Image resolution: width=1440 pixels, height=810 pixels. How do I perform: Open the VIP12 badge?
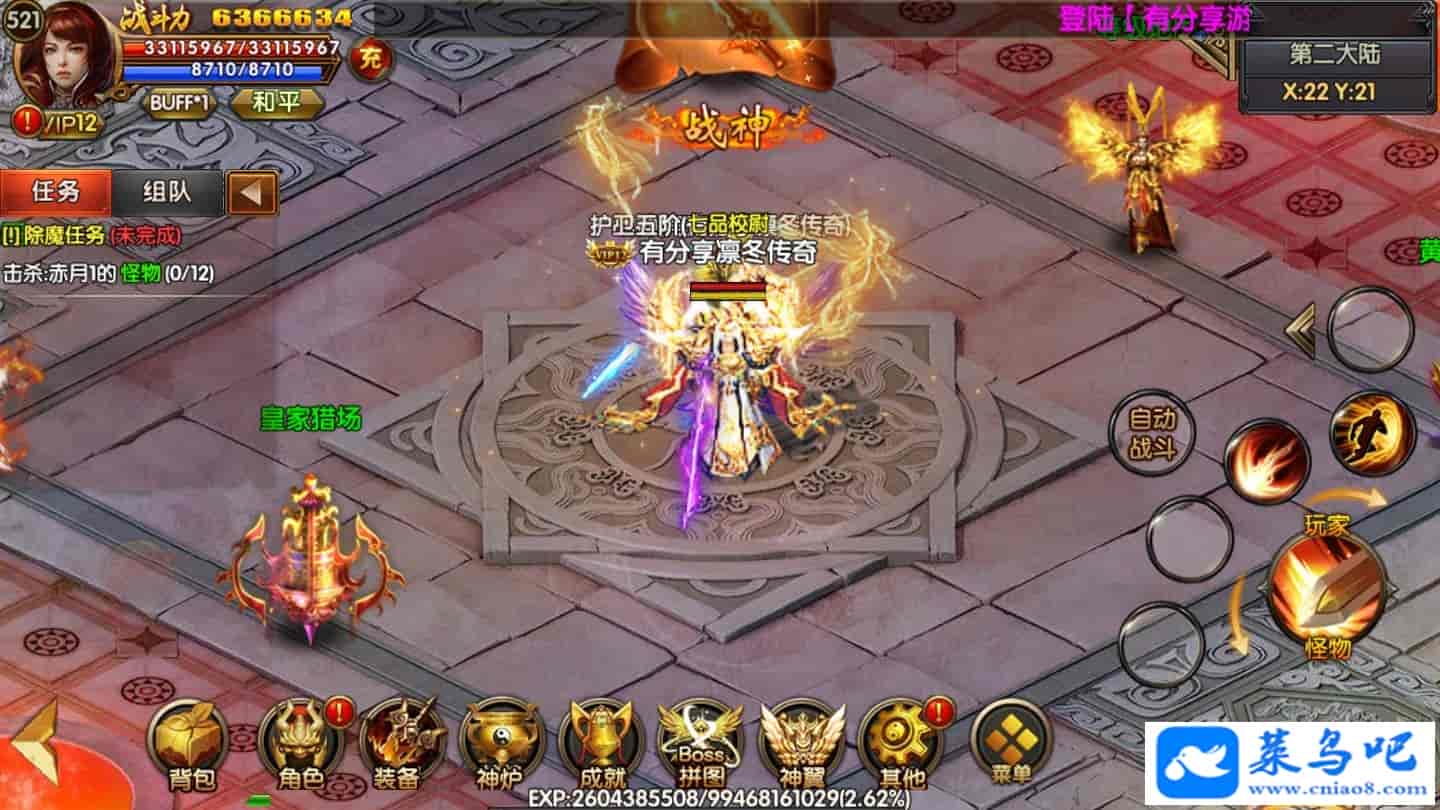(60, 122)
